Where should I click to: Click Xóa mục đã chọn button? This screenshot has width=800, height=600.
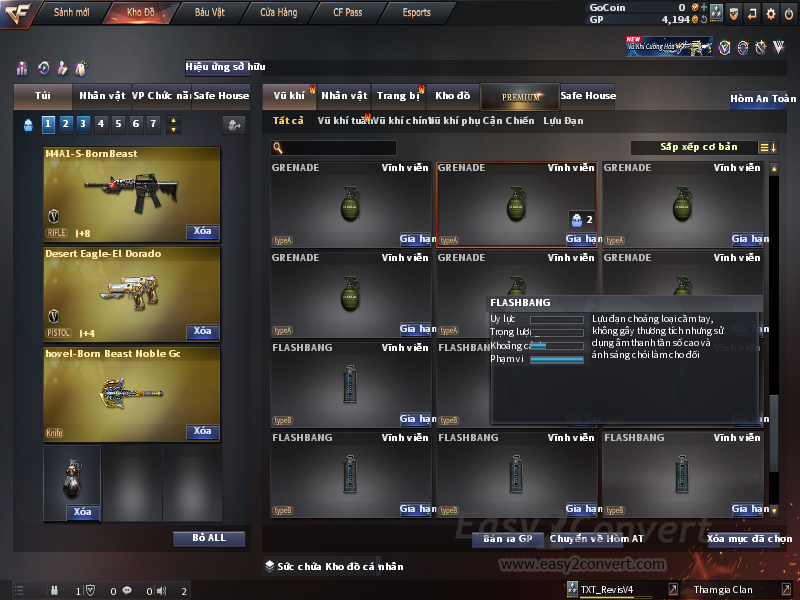click(x=749, y=539)
